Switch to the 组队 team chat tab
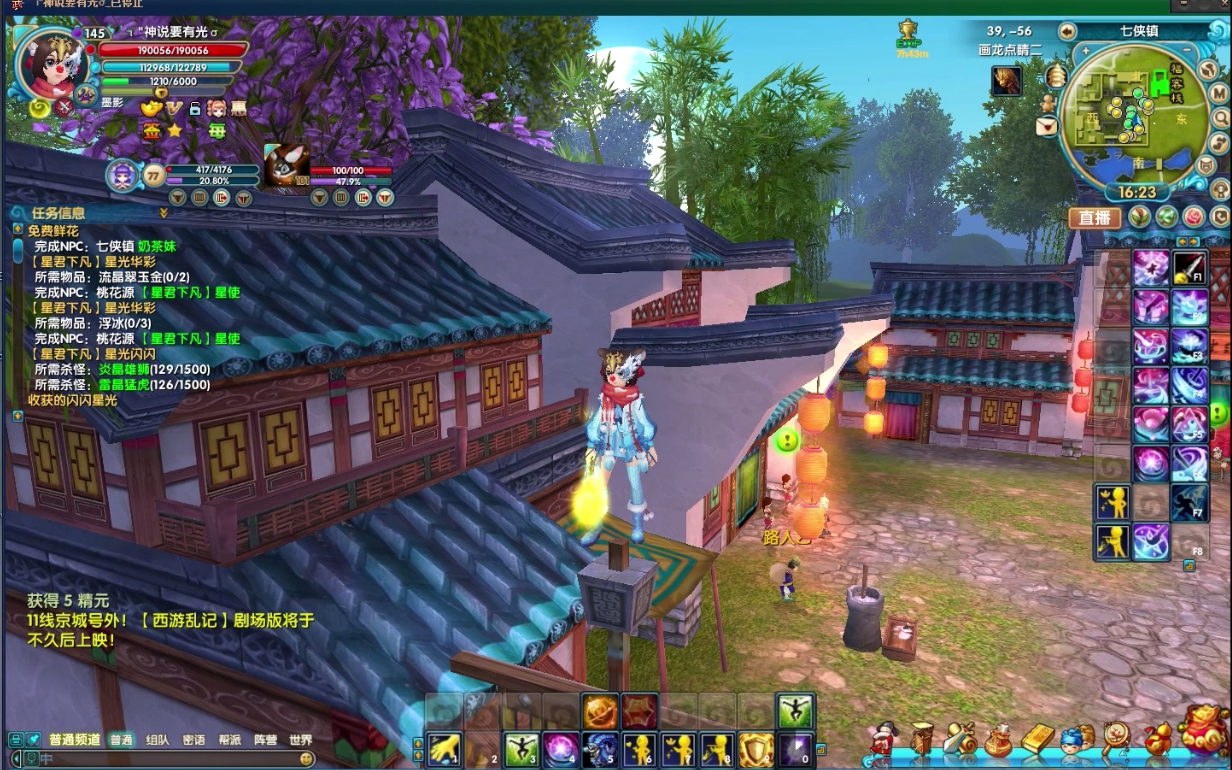Image resolution: width=1232 pixels, height=770 pixels. (x=157, y=740)
